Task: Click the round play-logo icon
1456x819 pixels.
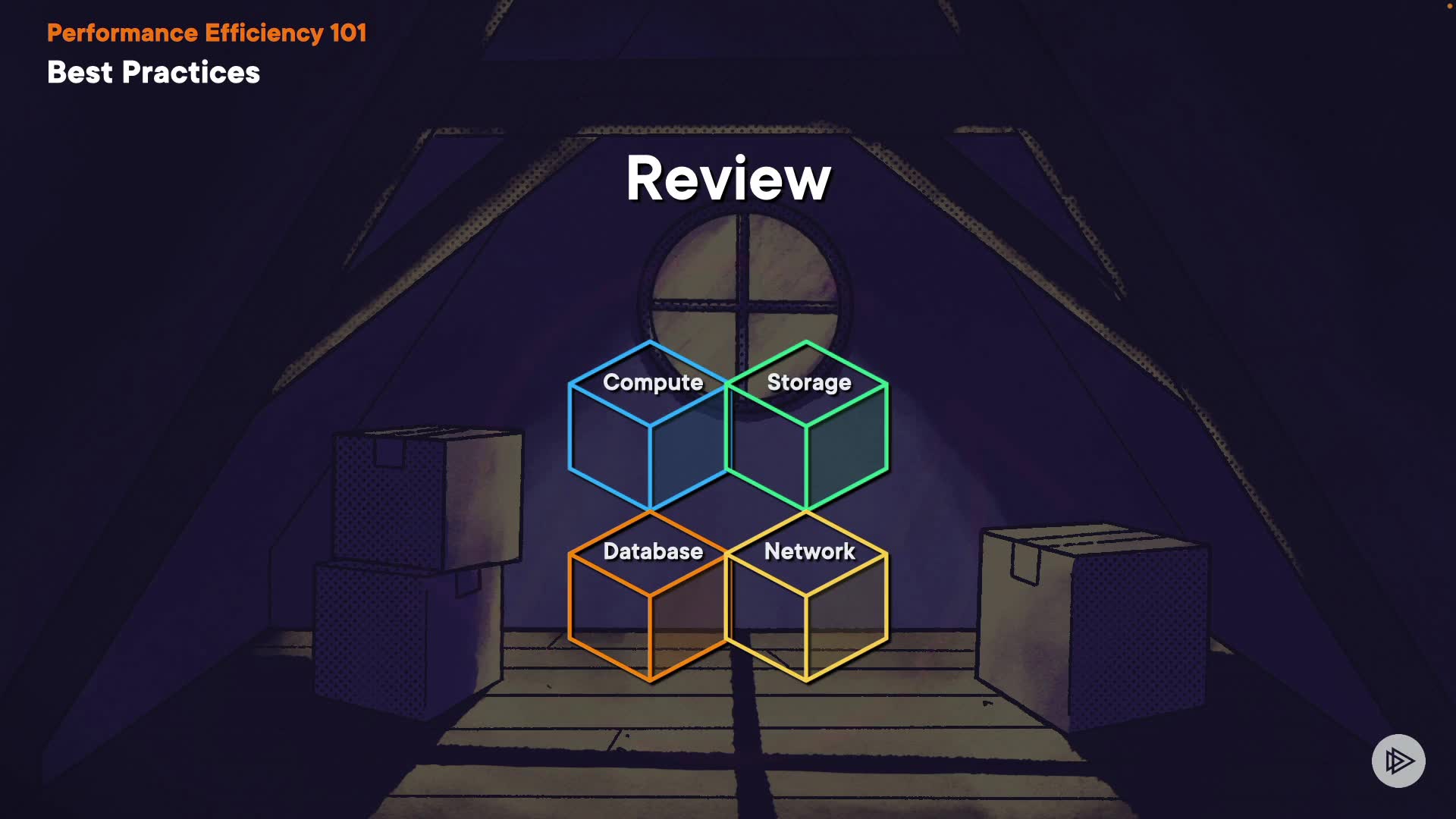Action: point(1398,761)
